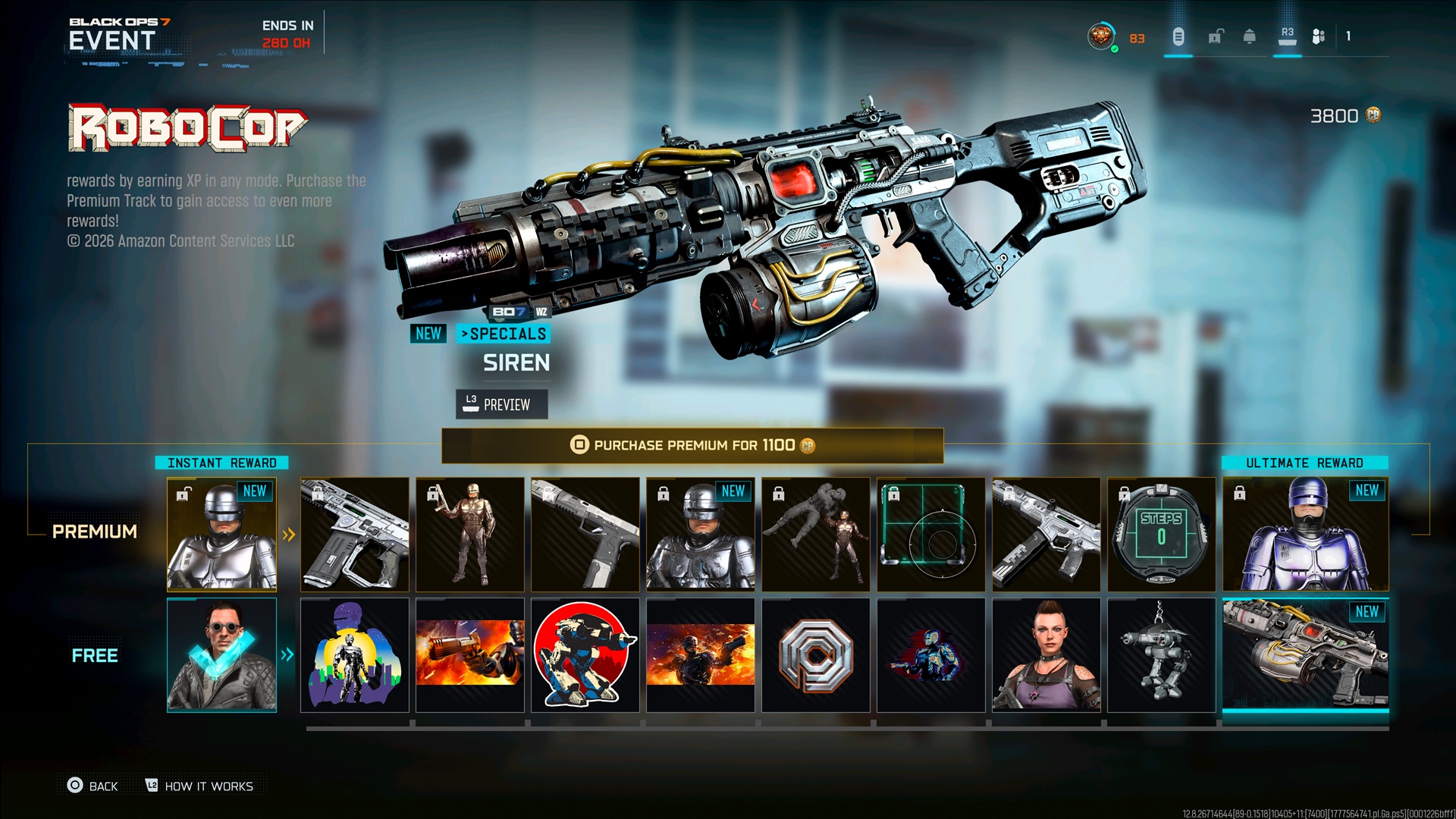This screenshot has width=1456, height=819.
Task: Select the purple RoboCop Ultimate Reward tile
Action: 1306,534
